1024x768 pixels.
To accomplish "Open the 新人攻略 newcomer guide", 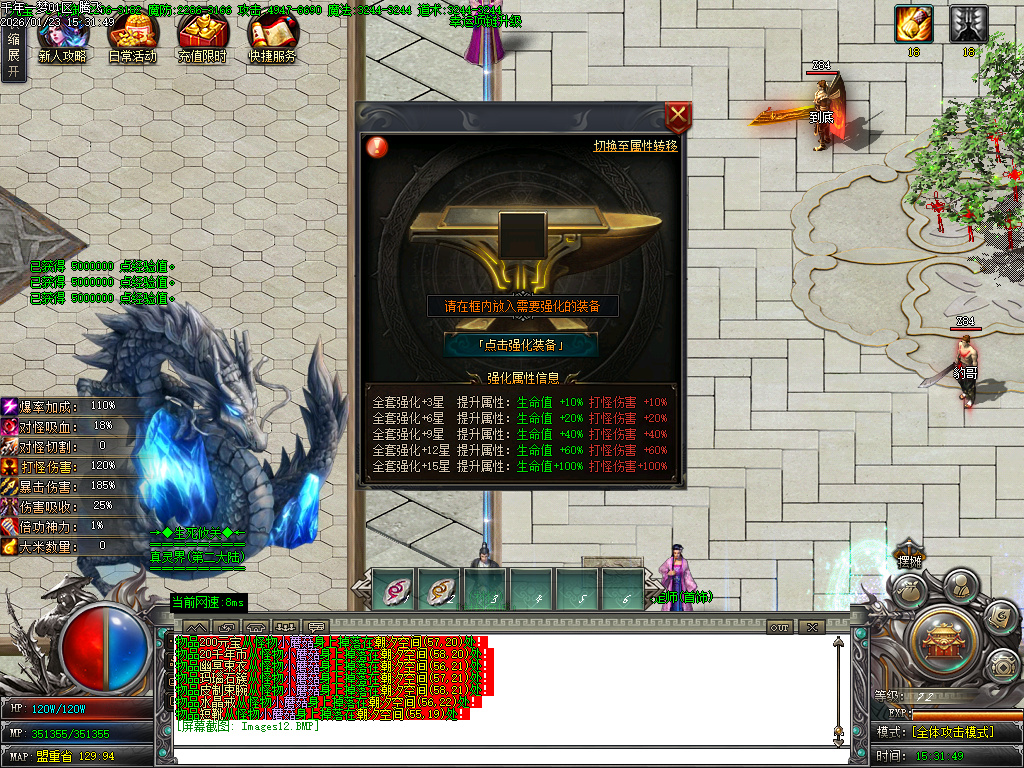I will pos(62,38).
